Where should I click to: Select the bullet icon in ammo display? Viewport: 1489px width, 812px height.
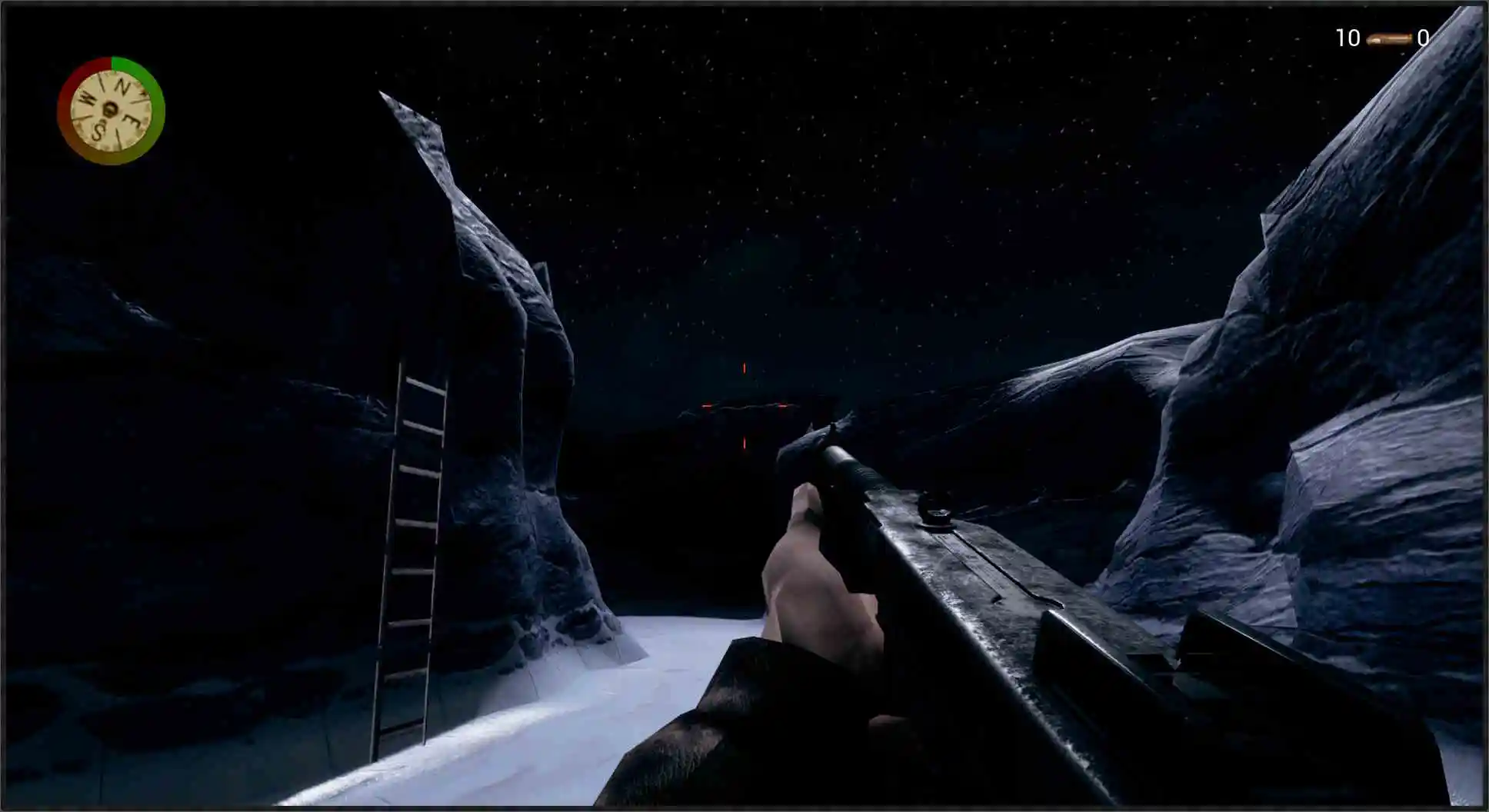[1389, 38]
